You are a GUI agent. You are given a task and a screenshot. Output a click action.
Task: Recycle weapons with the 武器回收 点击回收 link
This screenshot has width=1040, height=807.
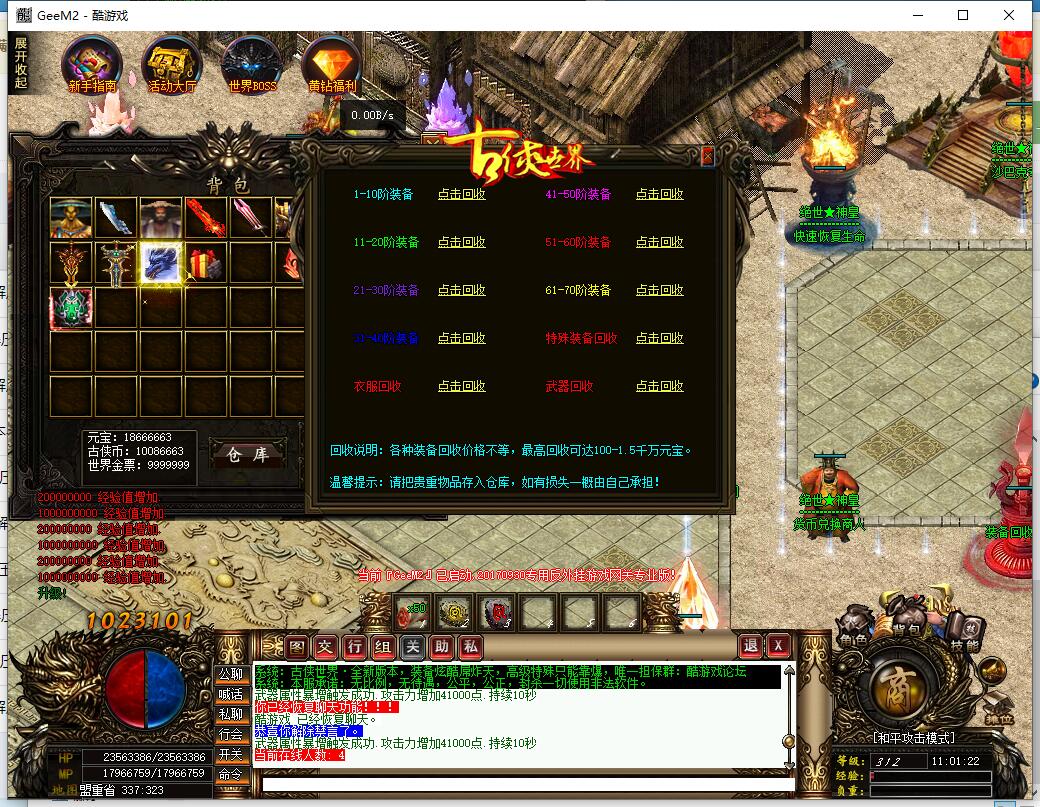[660, 387]
